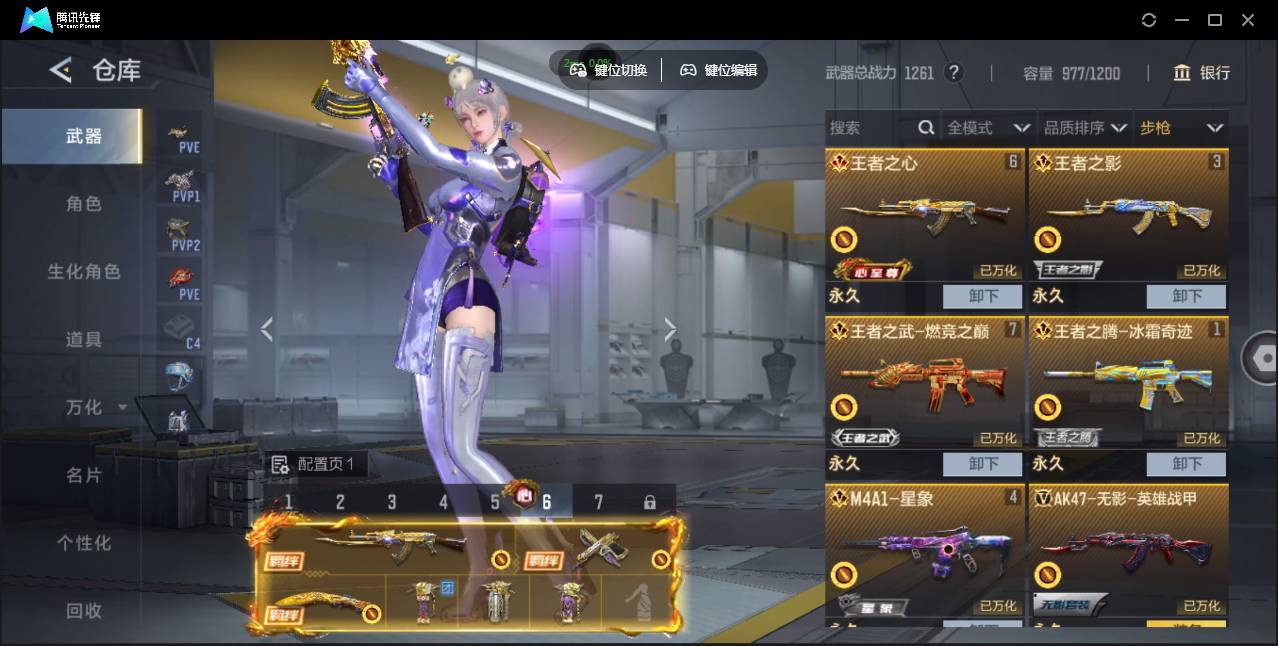Select the 王者之武-燃竞之巅 weapon card
The image size is (1278, 646).
point(925,383)
